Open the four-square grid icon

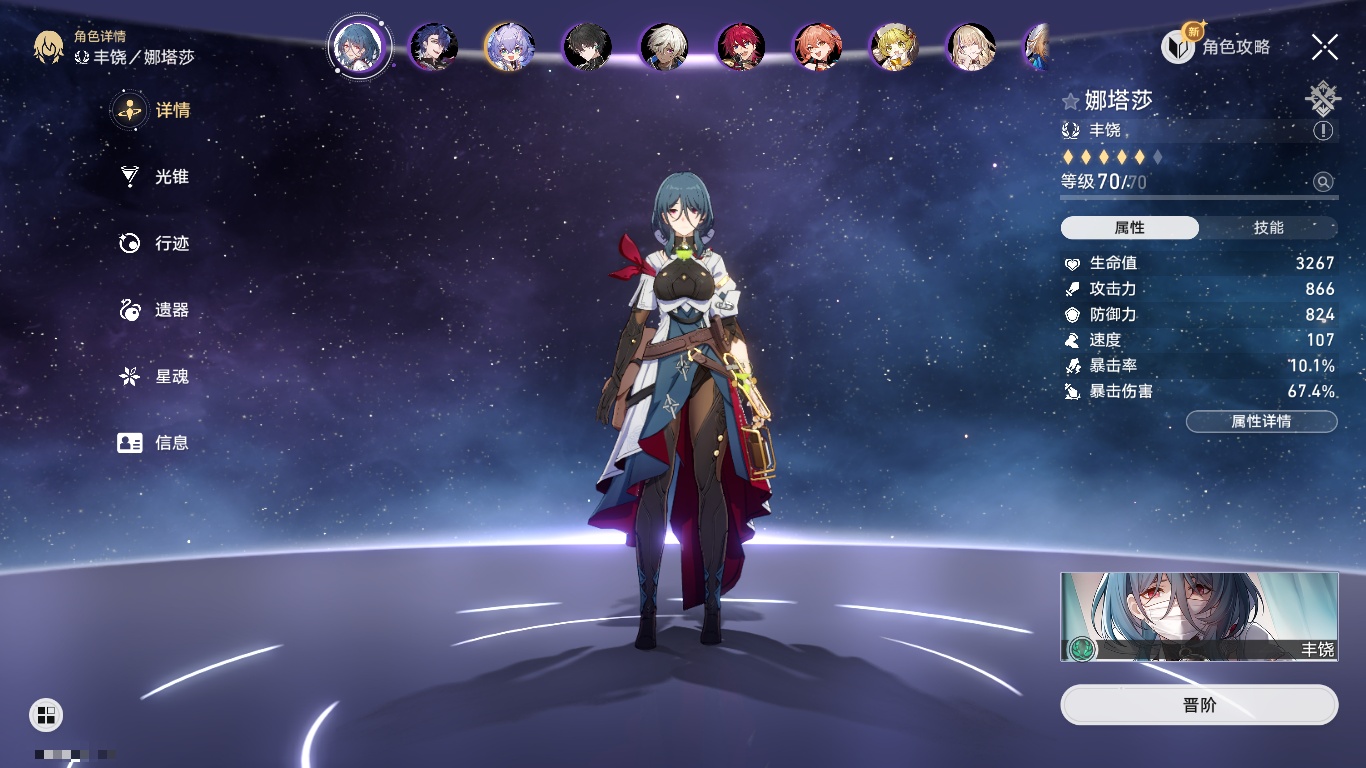tap(46, 714)
